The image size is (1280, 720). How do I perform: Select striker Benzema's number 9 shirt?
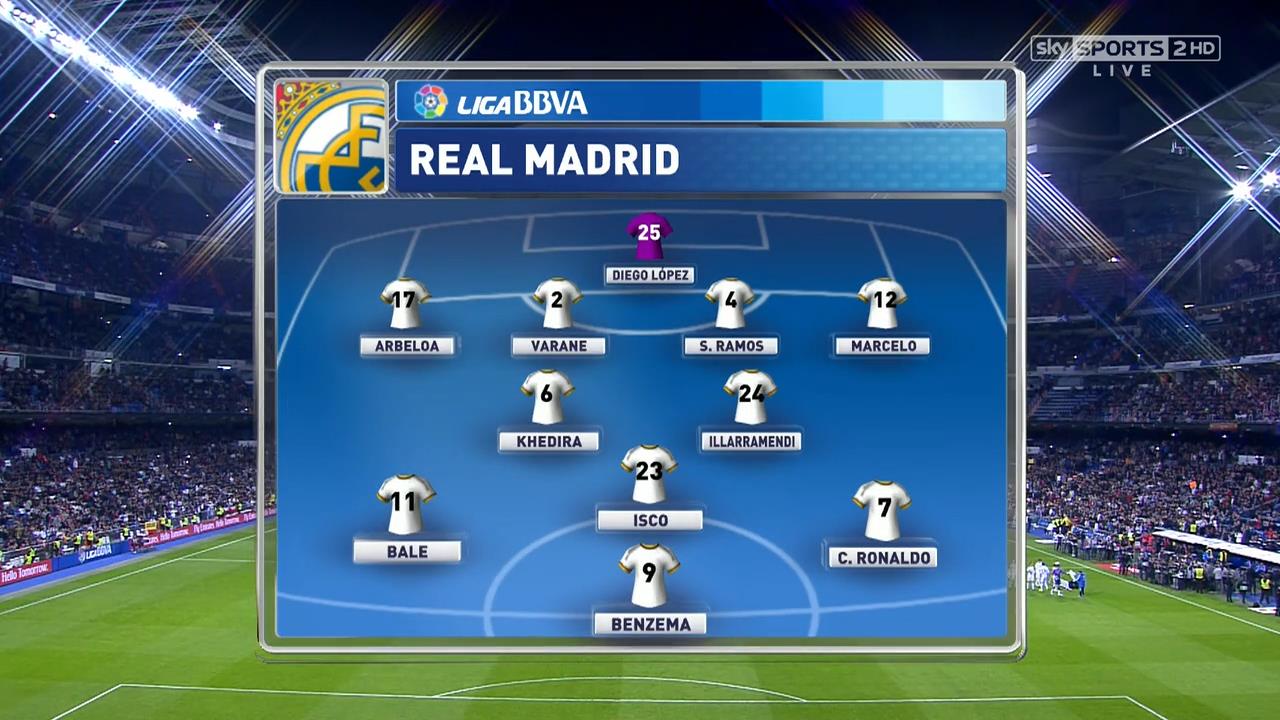649,576
